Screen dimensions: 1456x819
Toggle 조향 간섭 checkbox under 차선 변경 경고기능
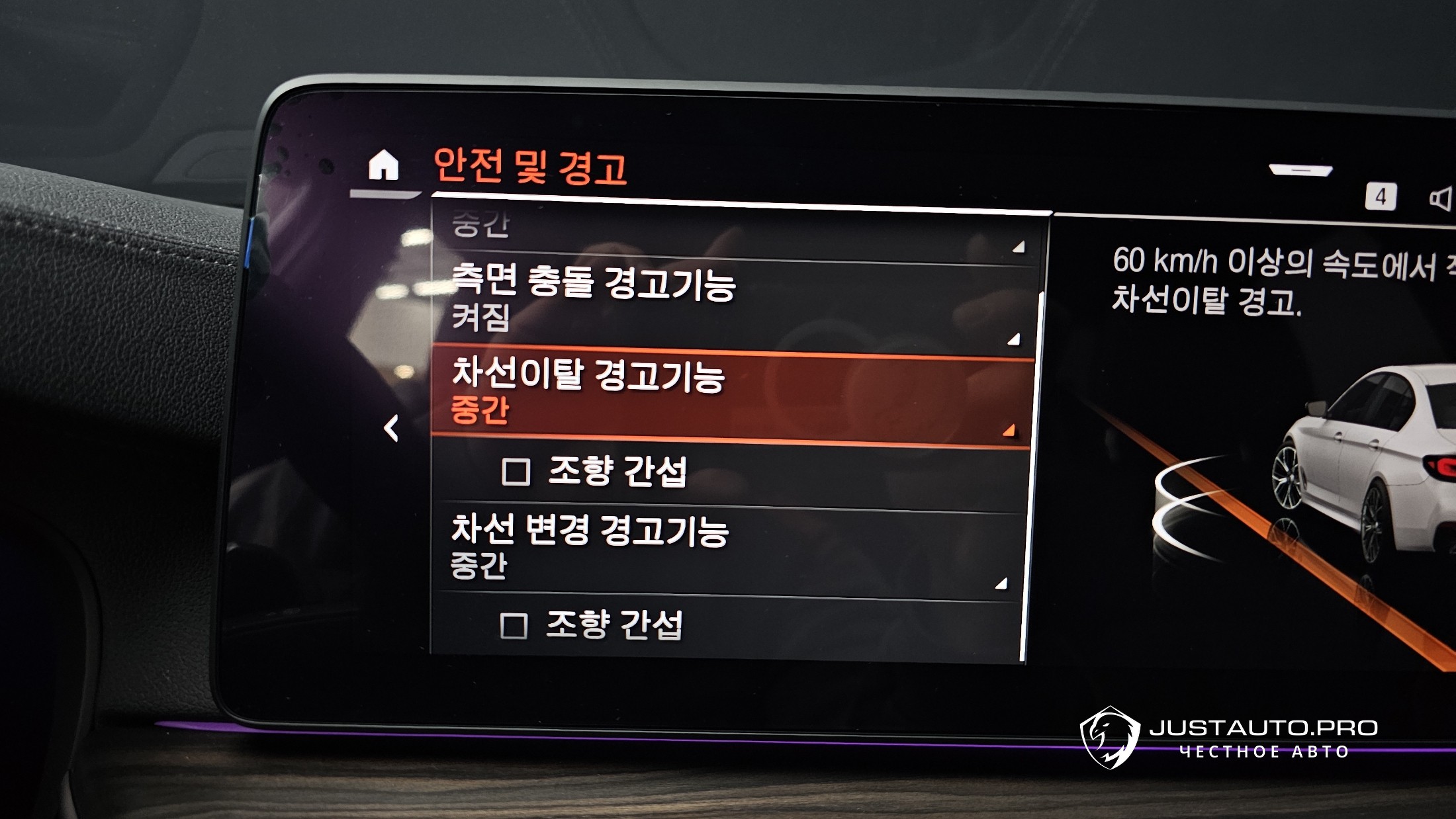[x=514, y=625]
